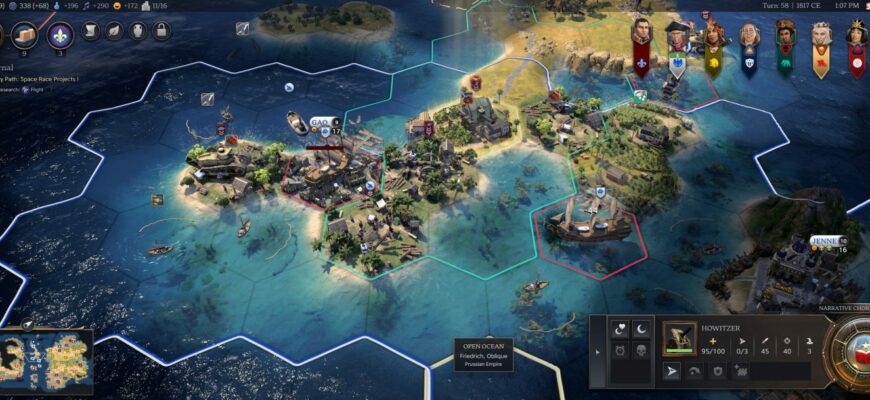Open the leaf icon menu
Screen dimensions: 870x400
click(x=113, y=31)
